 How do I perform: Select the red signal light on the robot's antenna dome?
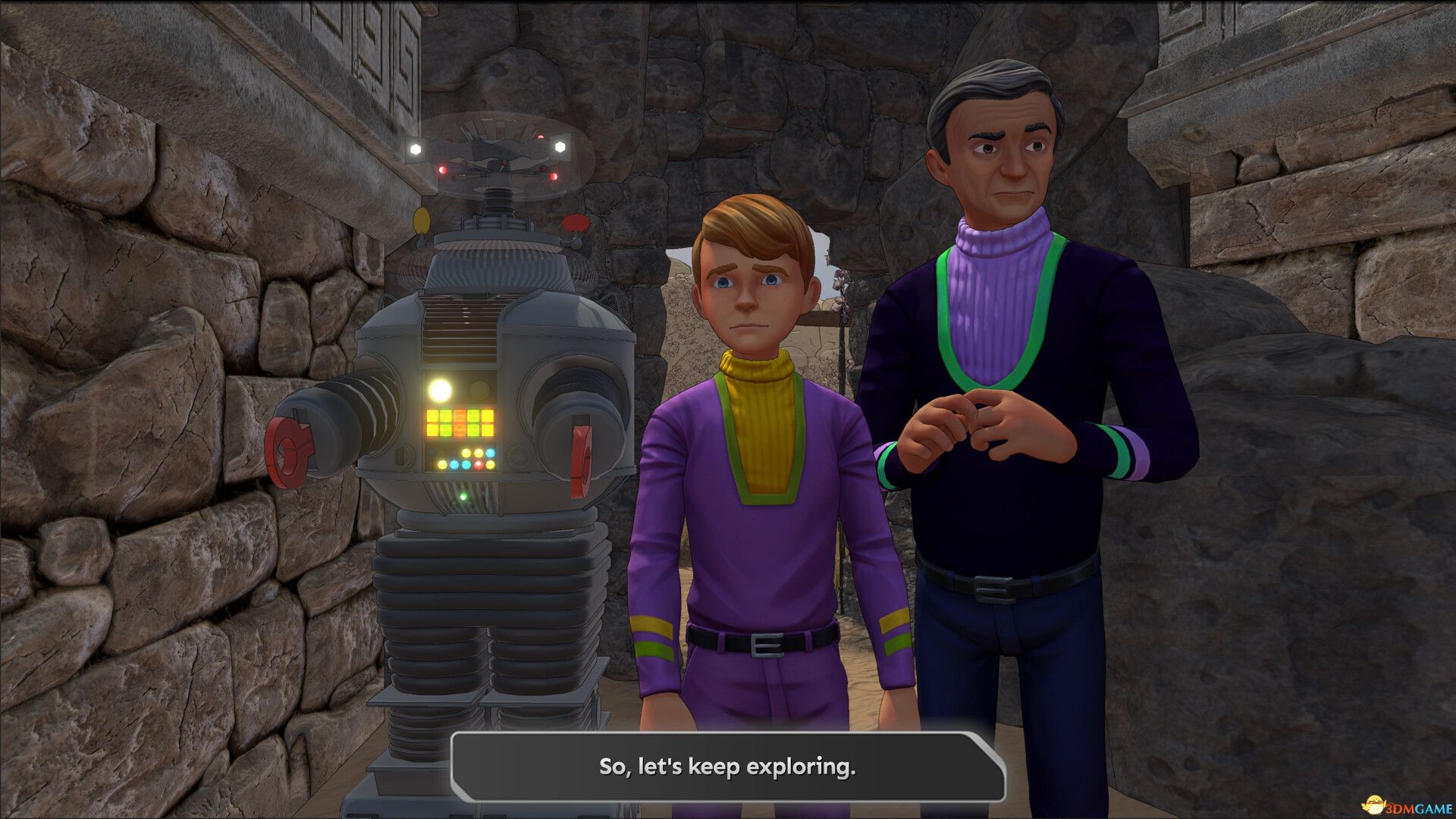pos(443,170)
